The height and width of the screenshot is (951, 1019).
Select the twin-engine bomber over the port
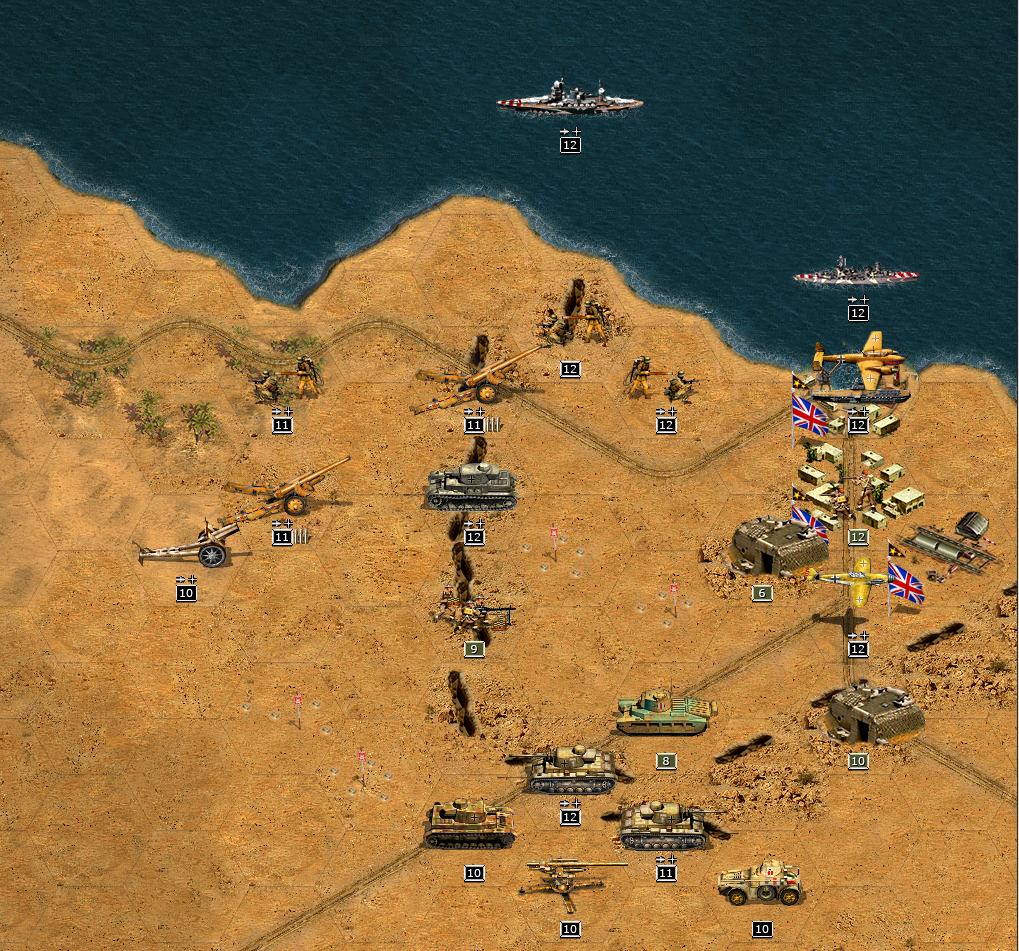point(858,362)
